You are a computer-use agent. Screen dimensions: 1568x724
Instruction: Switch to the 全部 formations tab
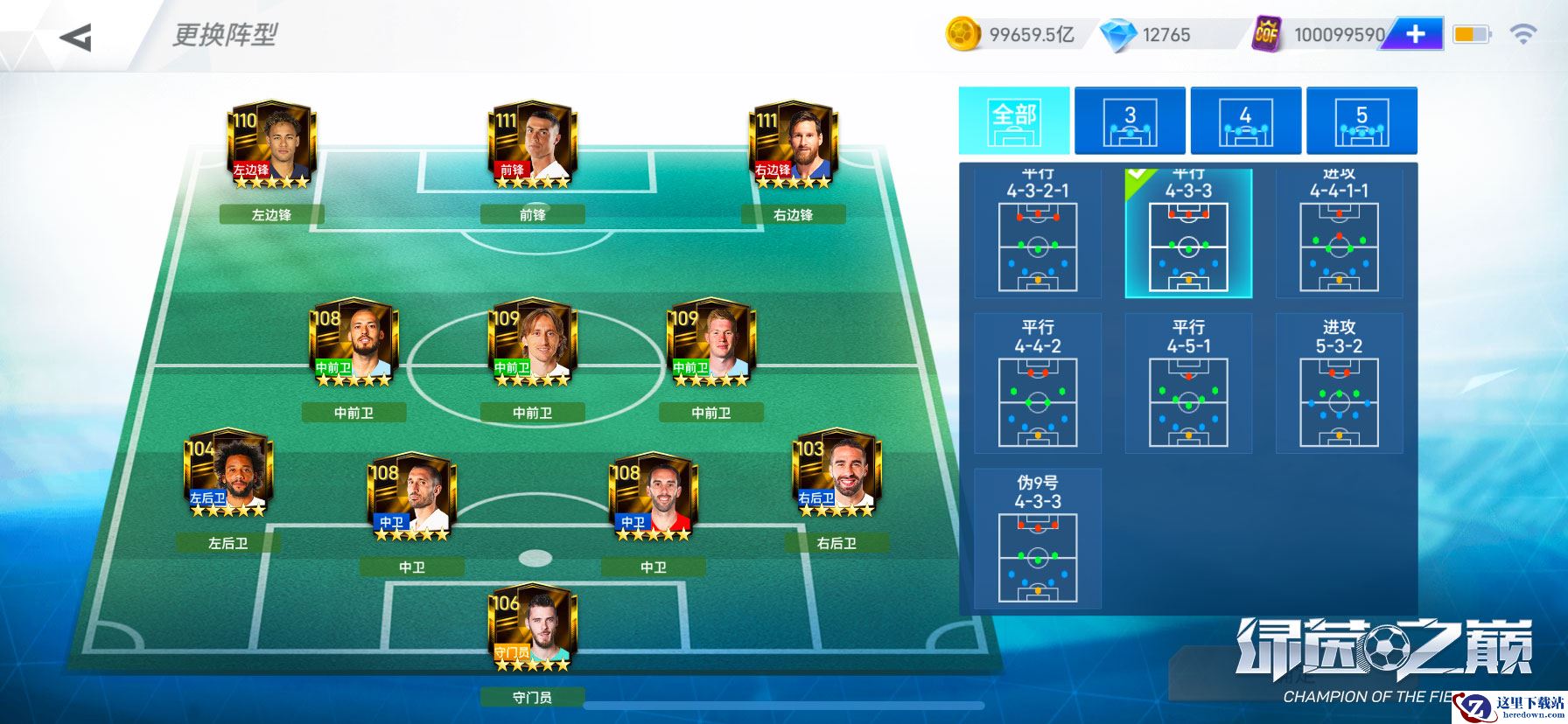(x=1014, y=121)
